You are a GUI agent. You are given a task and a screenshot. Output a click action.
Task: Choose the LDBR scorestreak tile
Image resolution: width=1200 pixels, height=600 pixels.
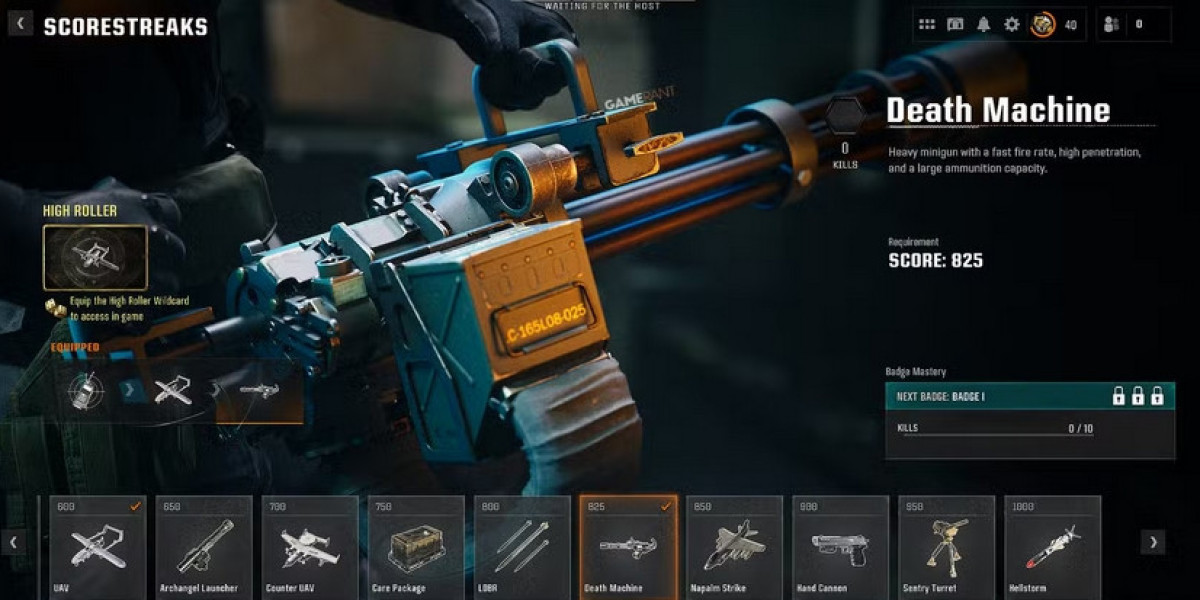pyautogui.click(x=522, y=547)
